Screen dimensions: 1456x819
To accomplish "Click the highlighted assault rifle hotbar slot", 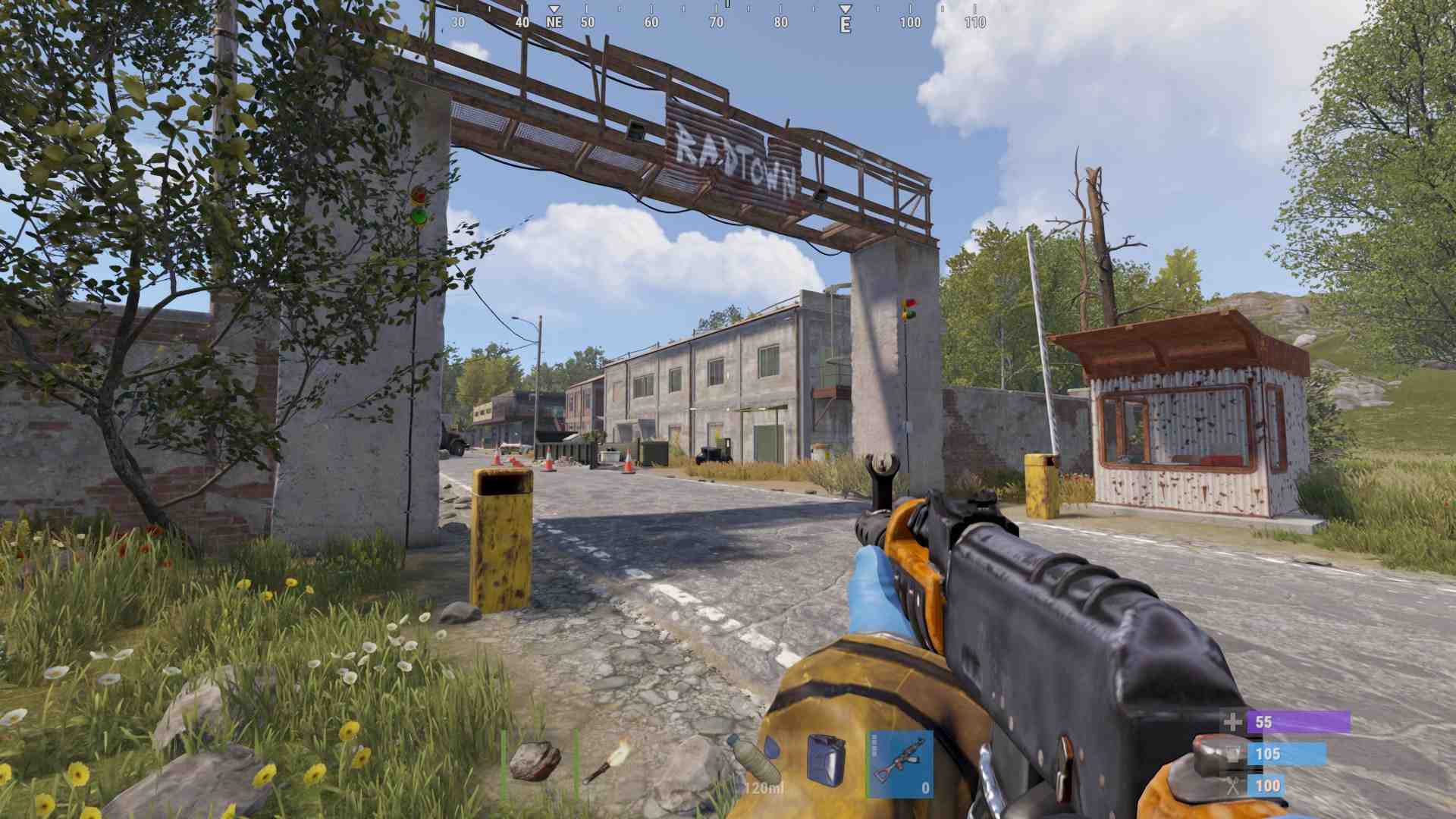I will pos(900,763).
